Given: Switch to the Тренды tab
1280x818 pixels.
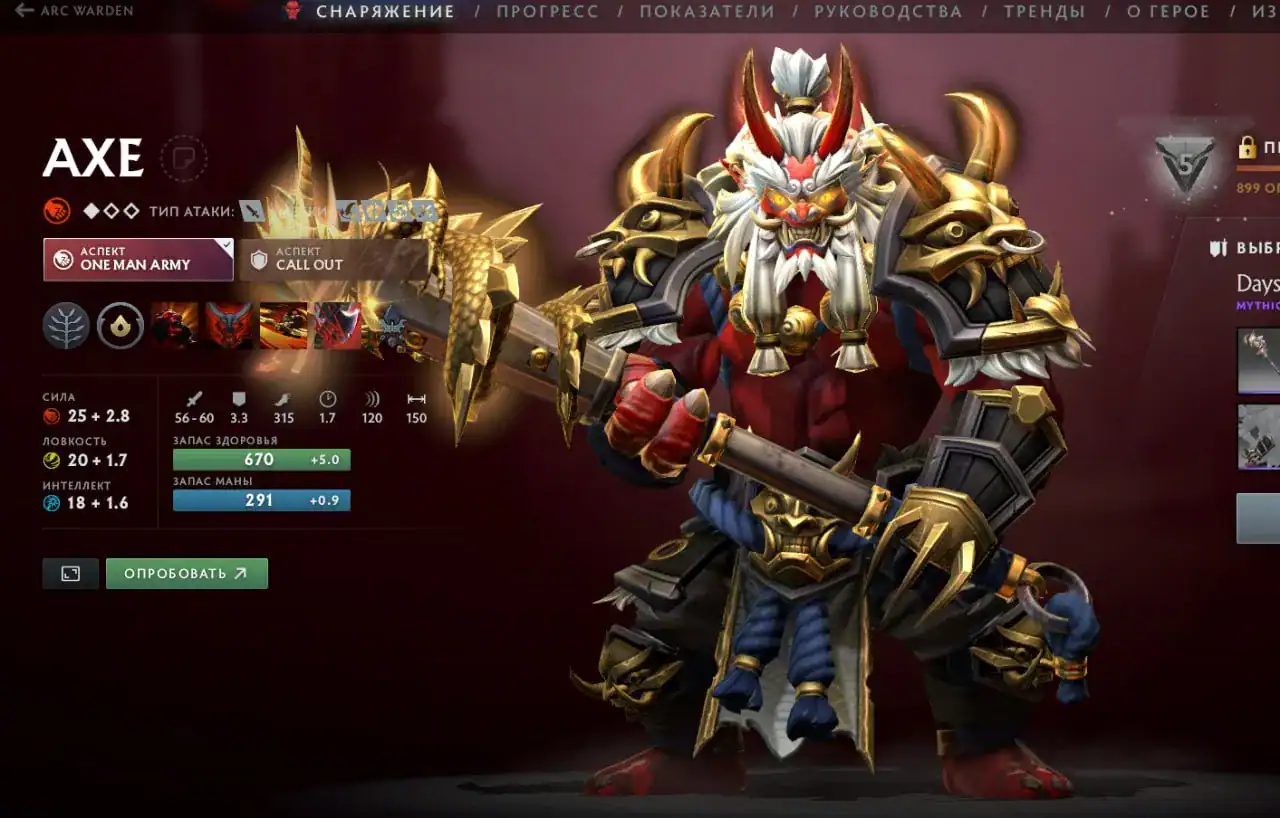Looking at the screenshot, I should [x=1044, y=12].
